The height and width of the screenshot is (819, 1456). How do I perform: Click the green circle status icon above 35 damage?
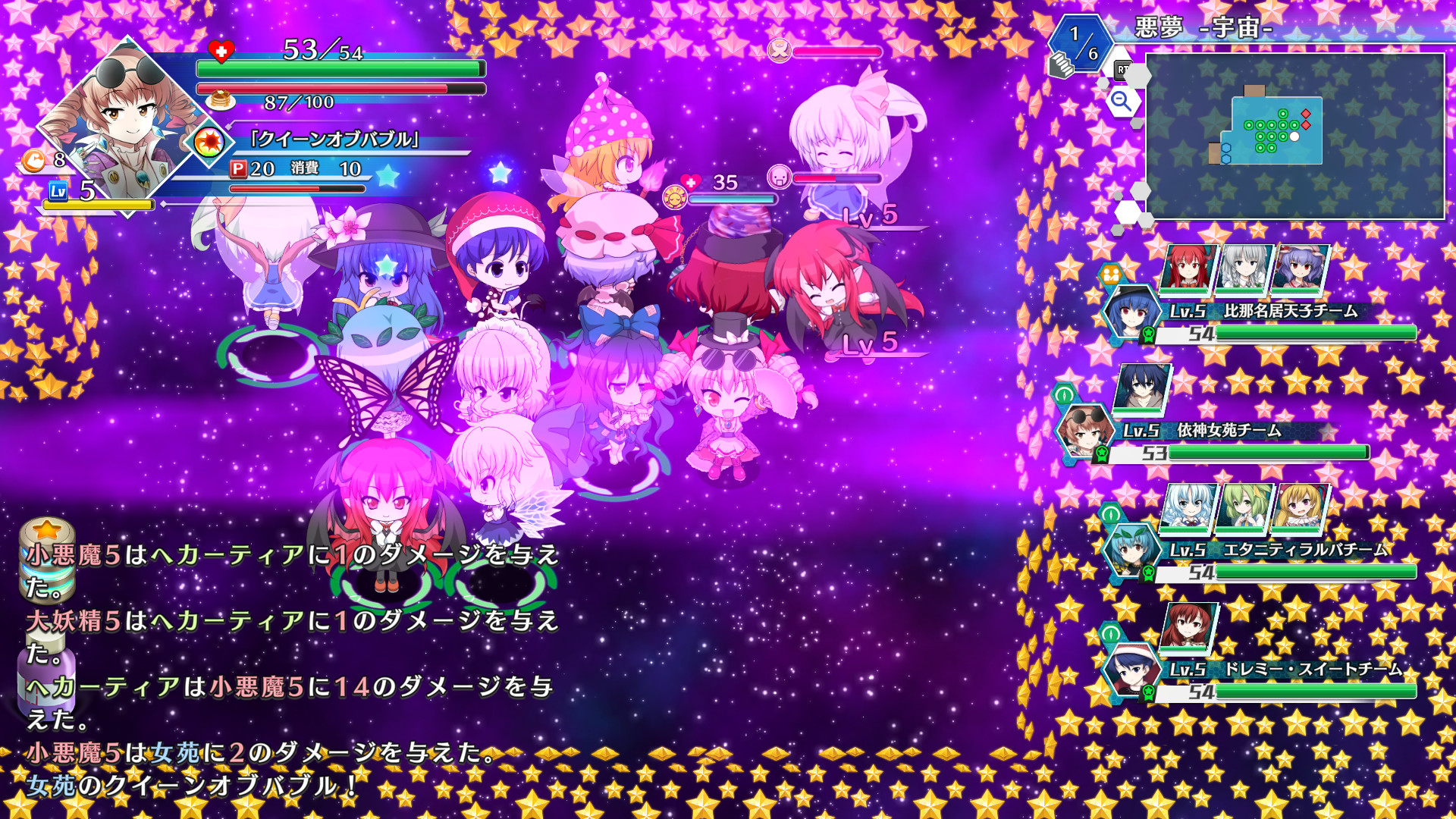(x=675, y=197)
